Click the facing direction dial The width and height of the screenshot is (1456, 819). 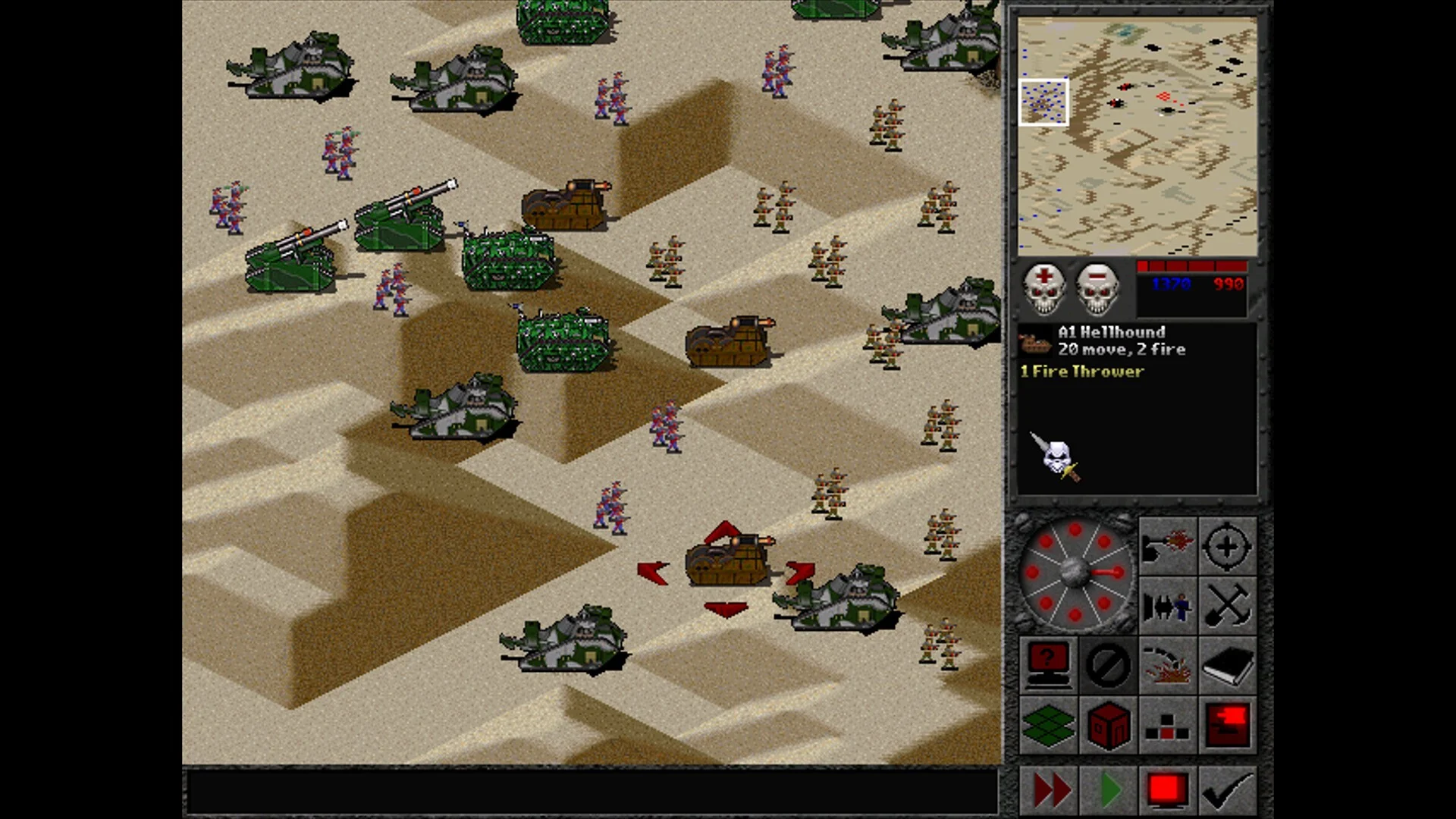1075,573
